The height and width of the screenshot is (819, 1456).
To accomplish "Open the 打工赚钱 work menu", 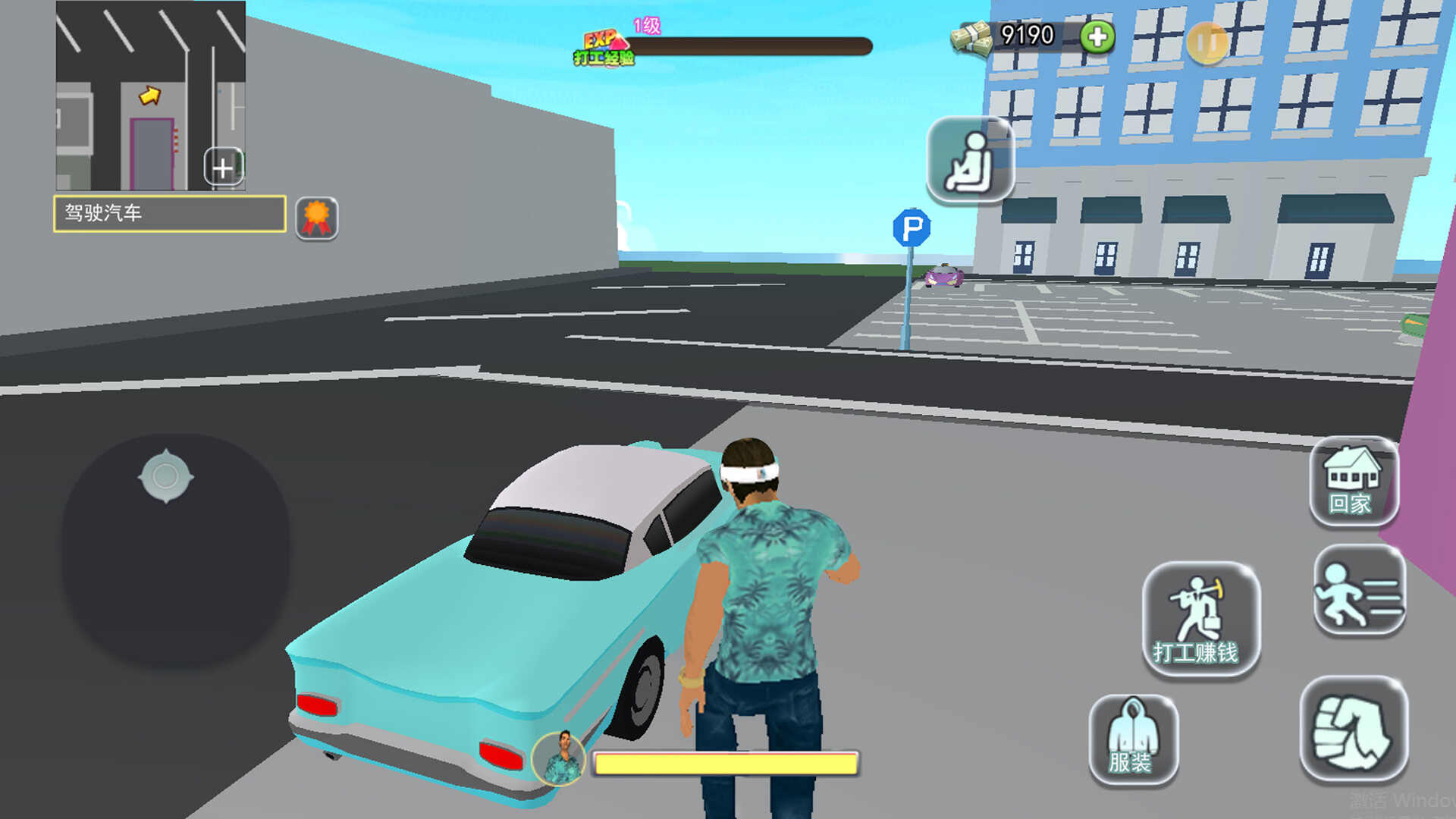I will (1200, 620).
